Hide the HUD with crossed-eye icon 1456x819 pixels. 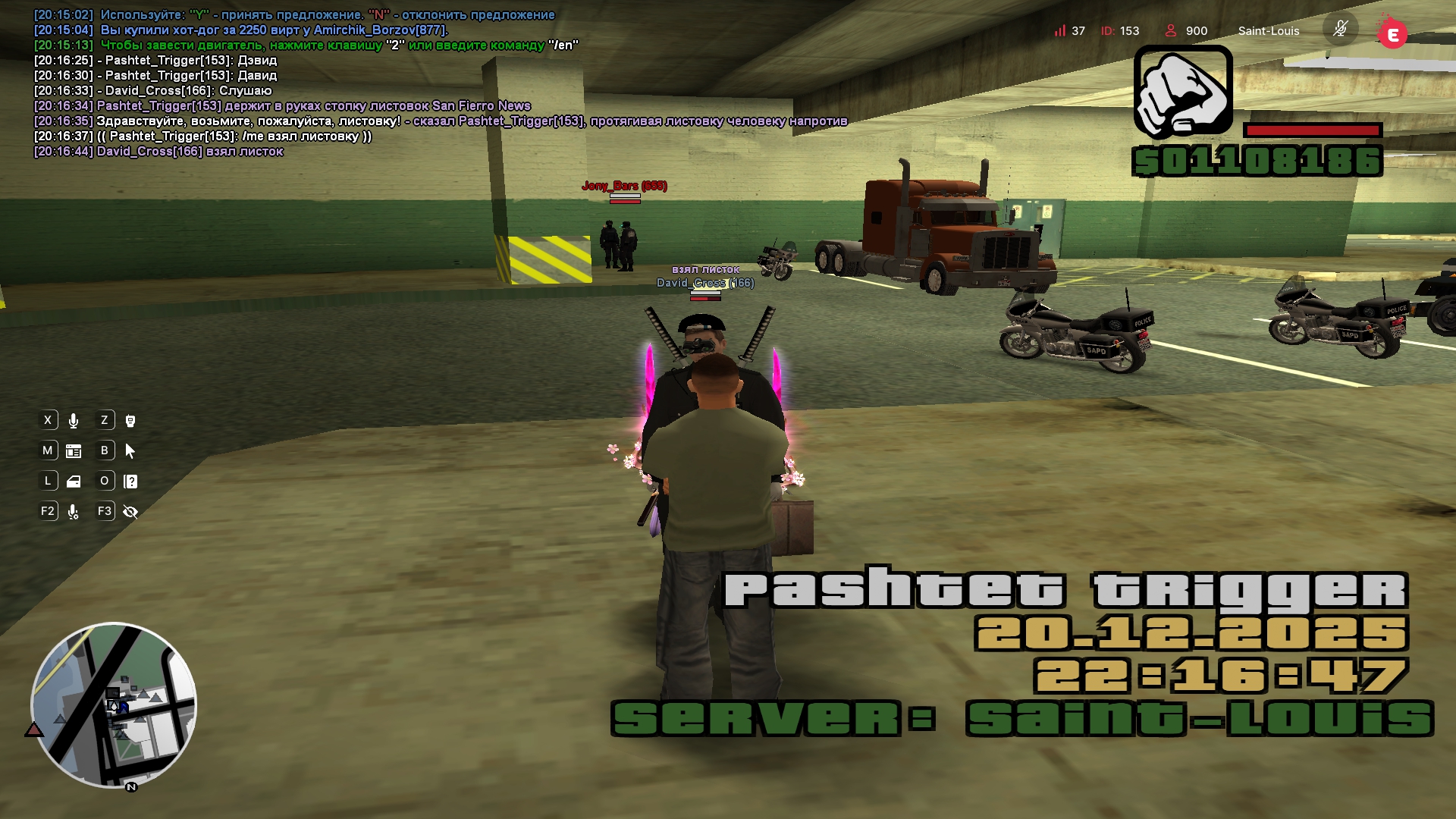tap(130, 512)
